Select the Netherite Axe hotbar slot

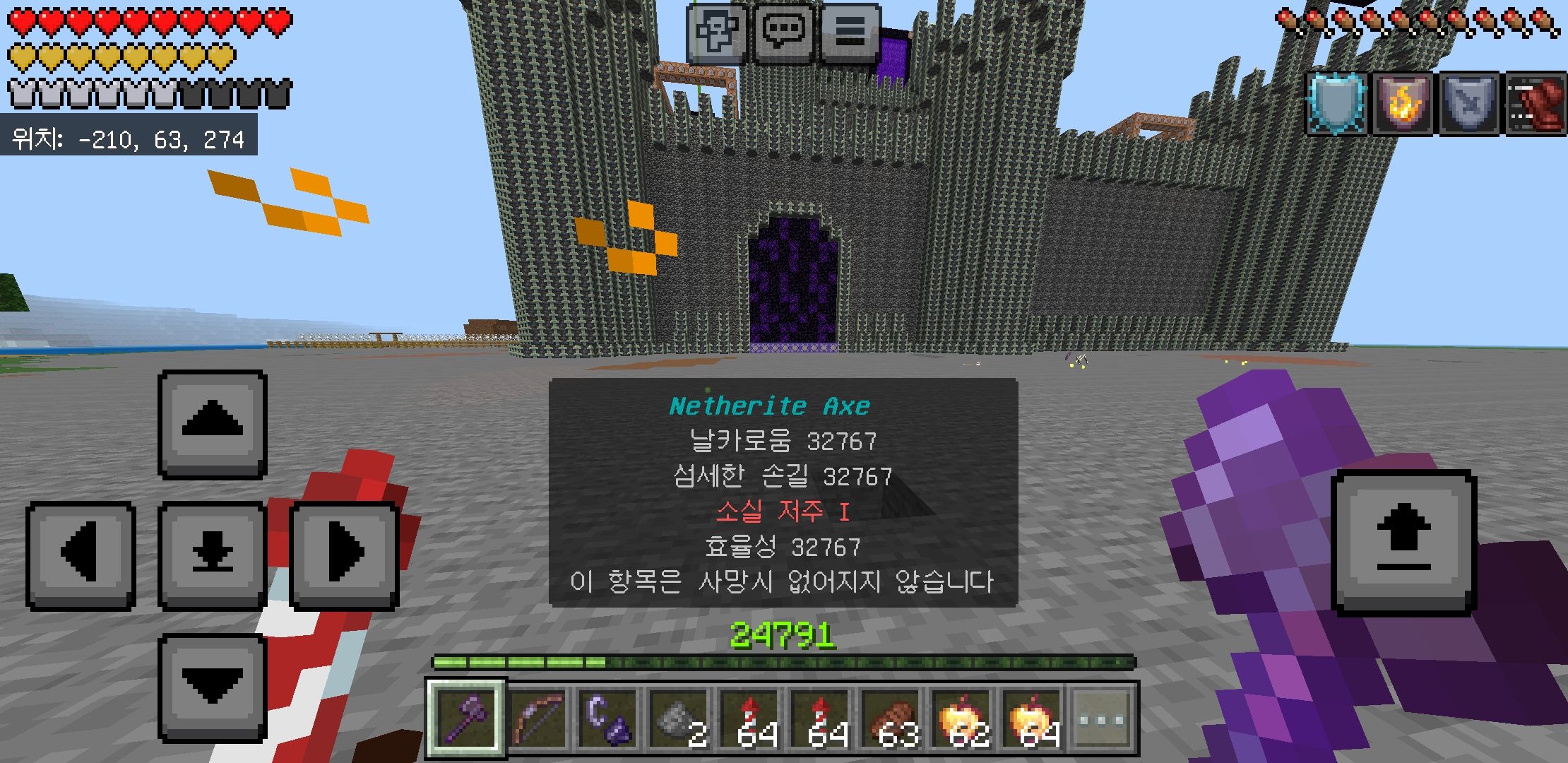click(465, 719)
